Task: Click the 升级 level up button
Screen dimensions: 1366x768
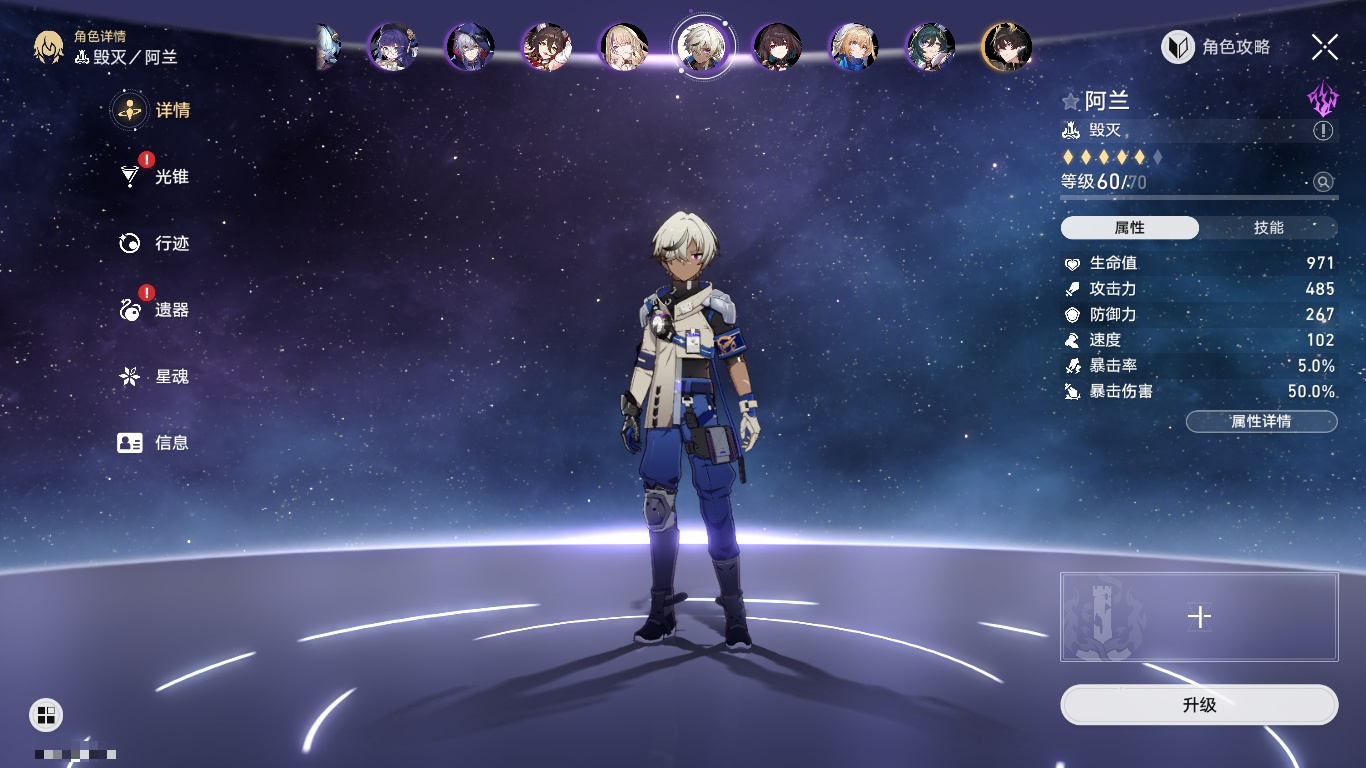Action: point(1199,705)
